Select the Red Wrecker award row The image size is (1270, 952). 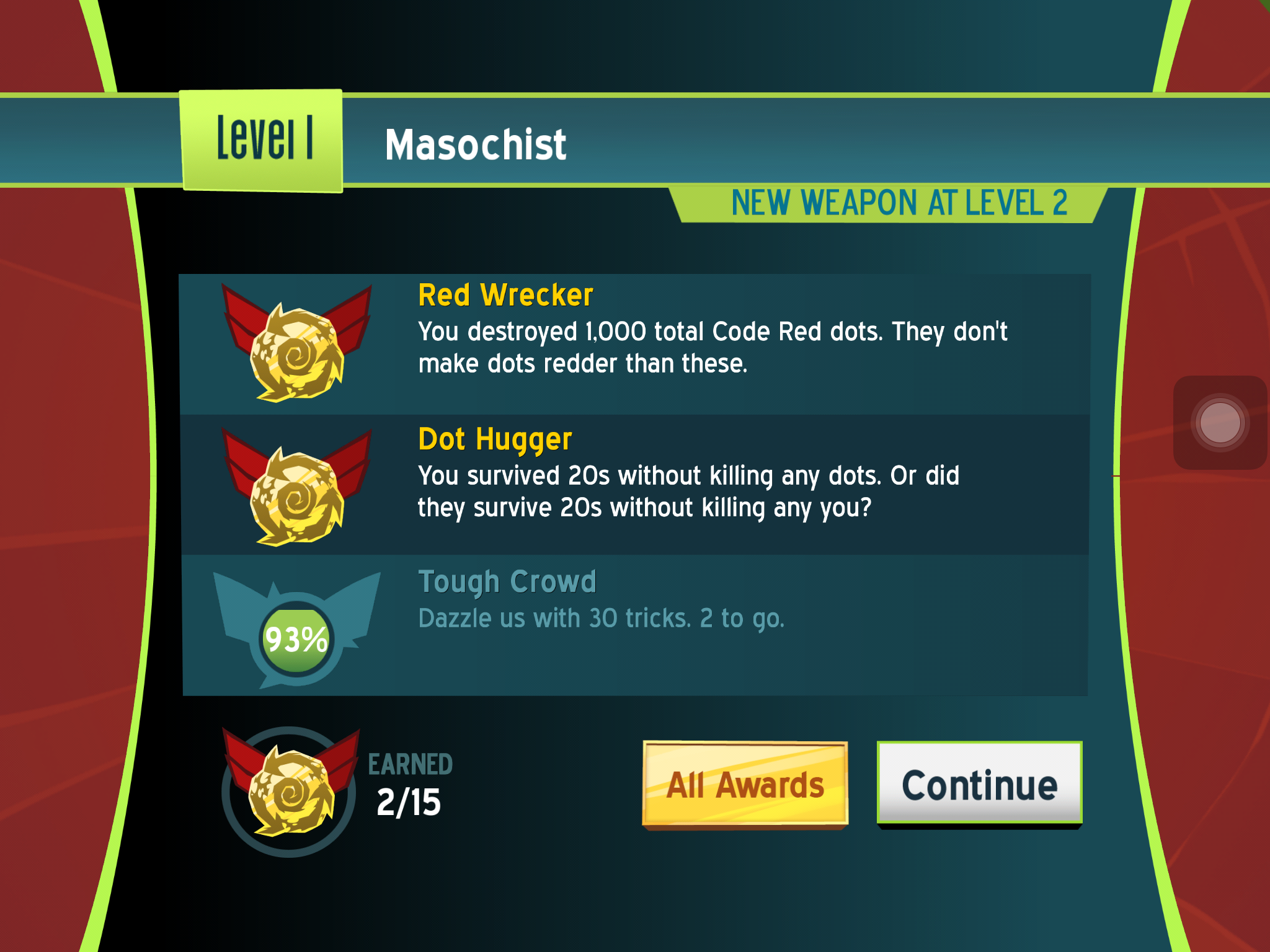[634, 344]
